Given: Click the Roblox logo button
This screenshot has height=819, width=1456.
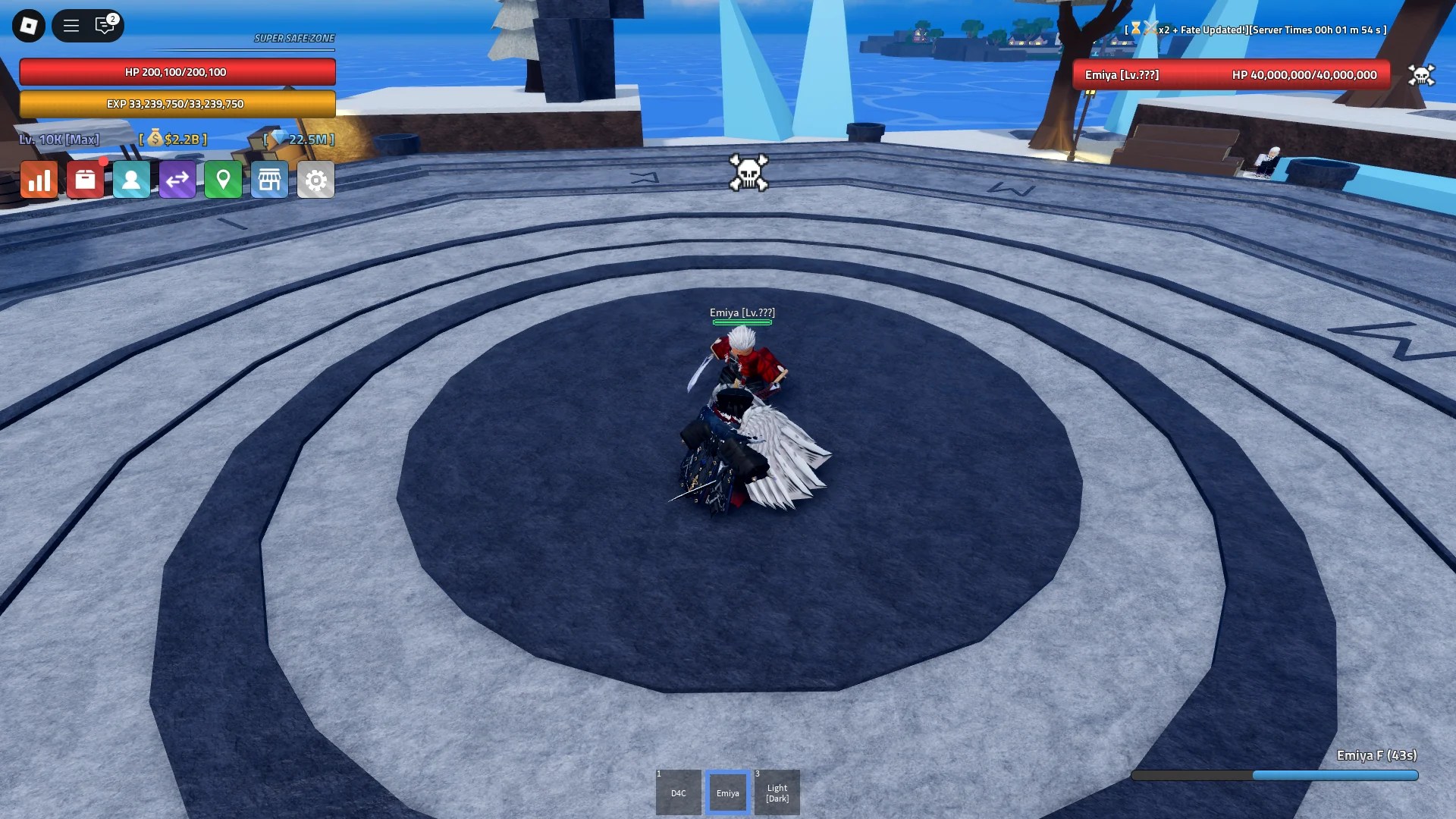Looking at the screenshot, I should click(x=28, y=25).
